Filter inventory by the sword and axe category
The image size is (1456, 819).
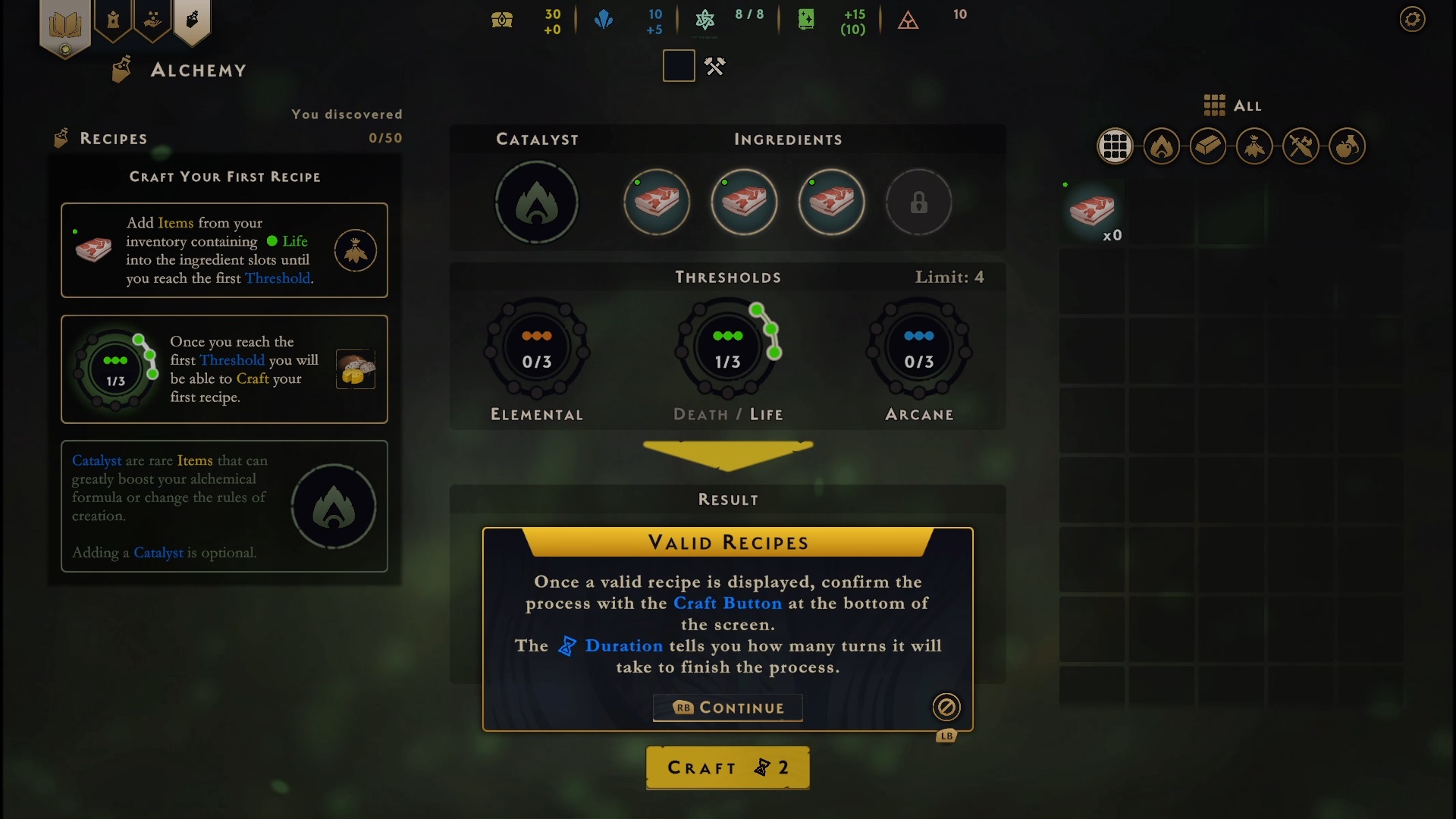tap(1301, 146)
